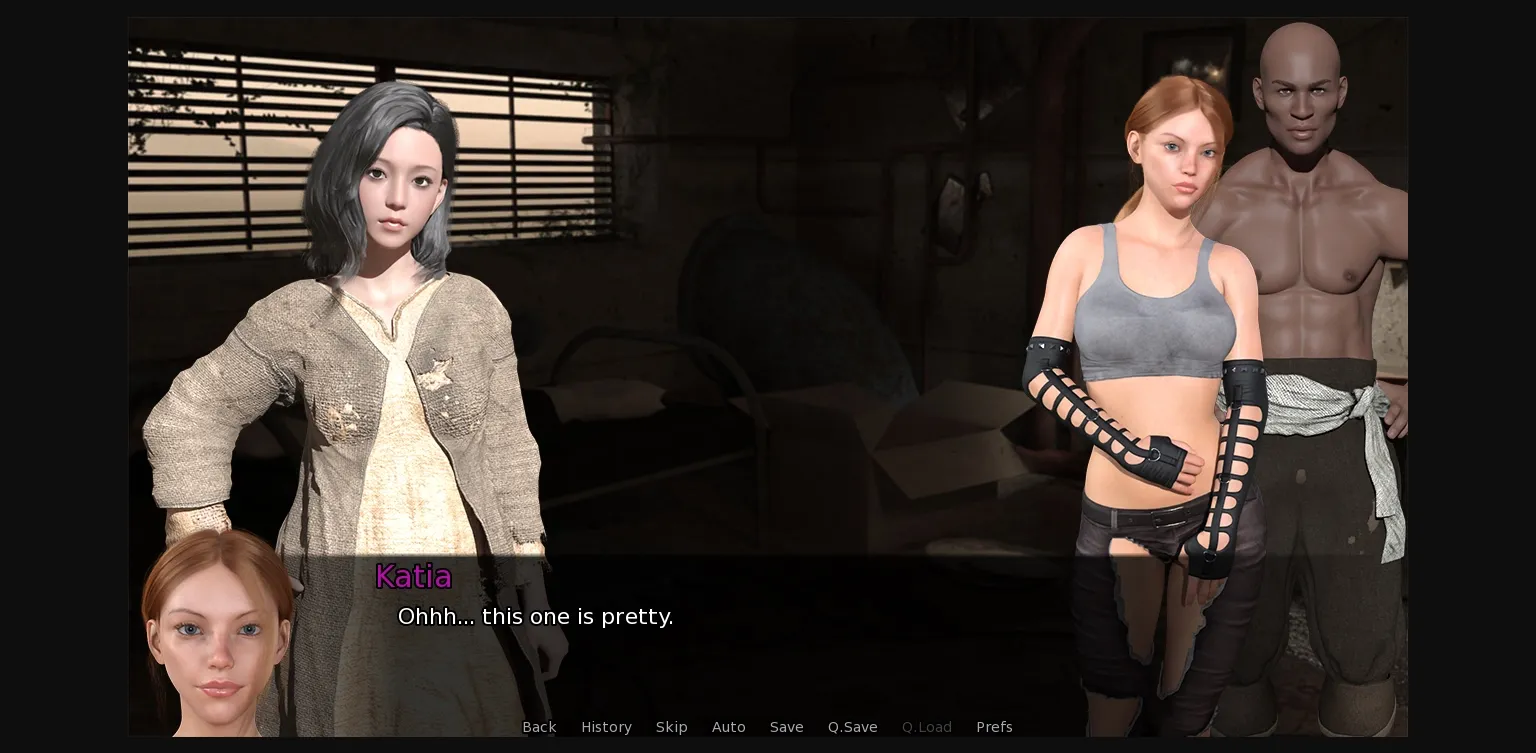The image size is (1536, 753).
Task: Open the dialogue History screen
Action: (x=606, y=727)
